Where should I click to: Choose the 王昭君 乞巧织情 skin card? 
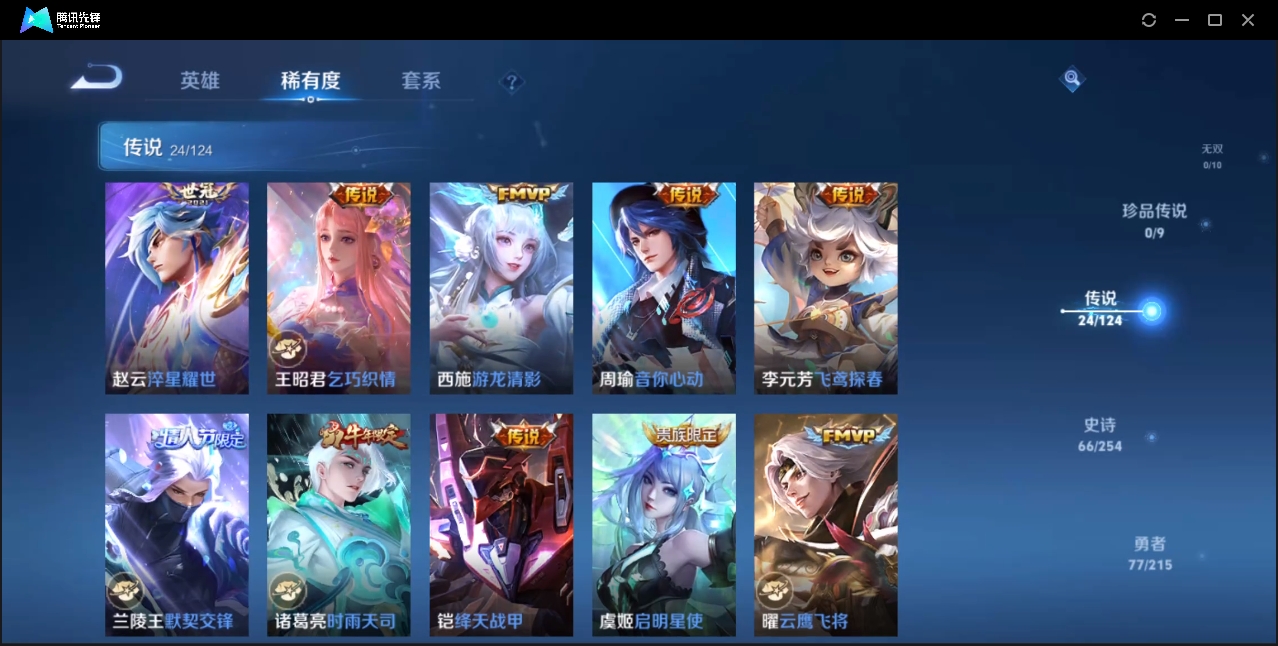(x=339, y=288)
